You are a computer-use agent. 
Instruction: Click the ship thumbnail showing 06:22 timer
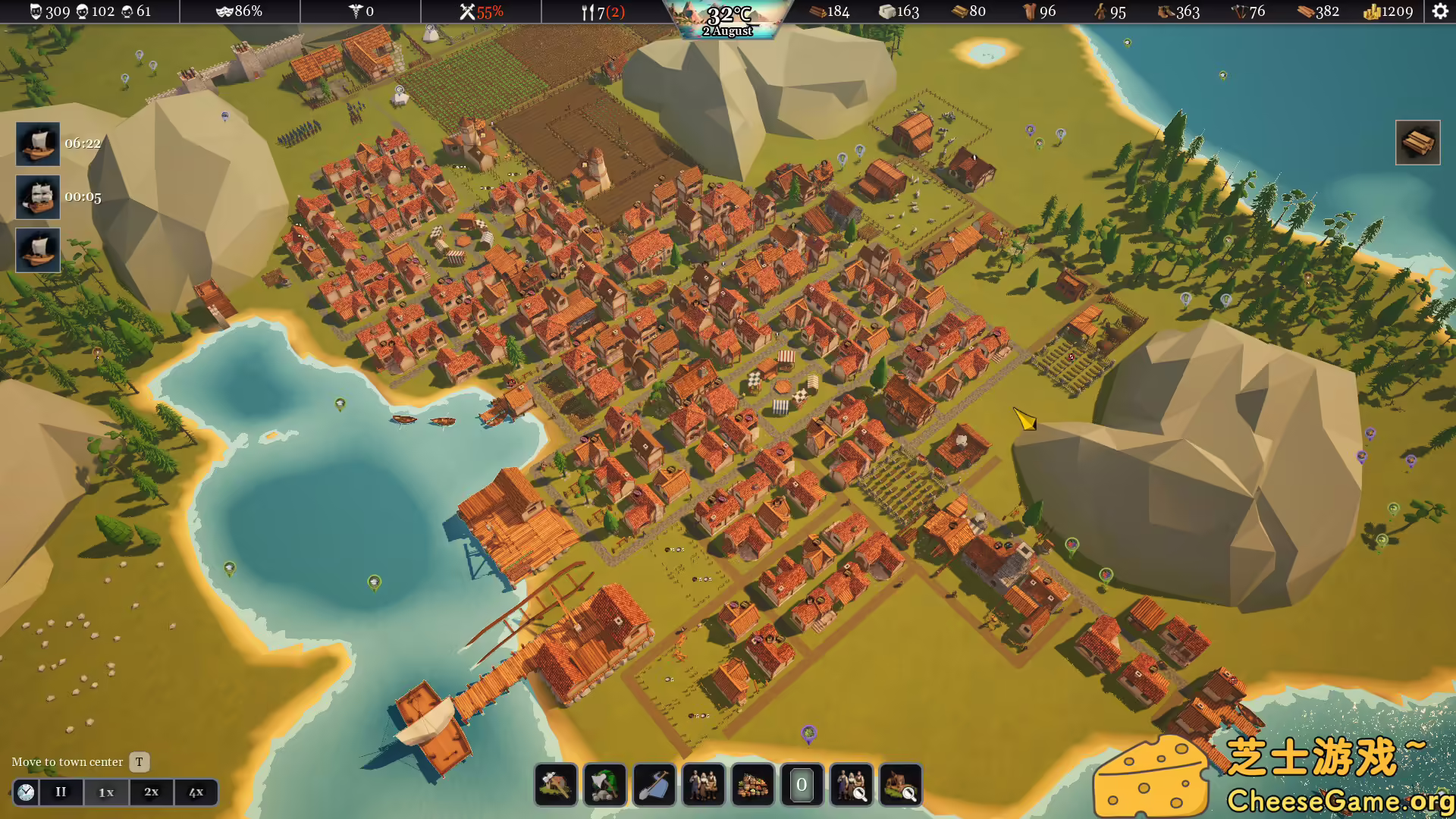pos(37,143)
